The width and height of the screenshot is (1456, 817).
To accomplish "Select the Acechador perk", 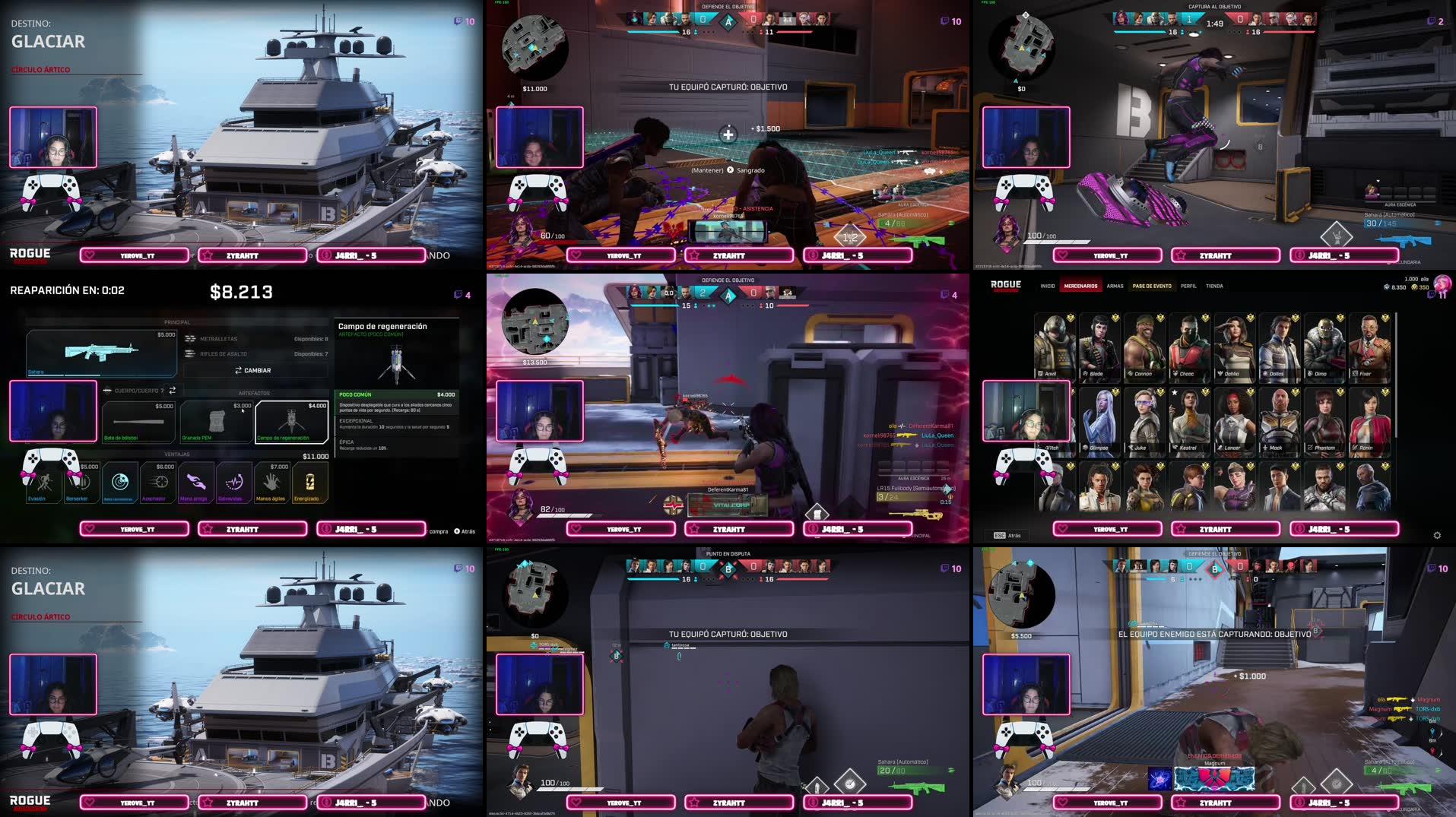I will point(158,483).
